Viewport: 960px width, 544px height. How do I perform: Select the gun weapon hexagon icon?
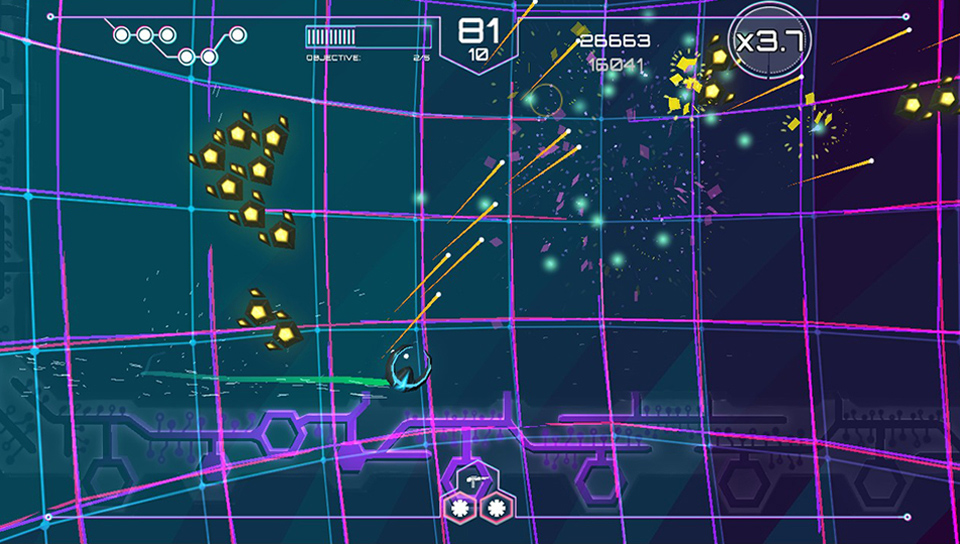tap(474, 480)
